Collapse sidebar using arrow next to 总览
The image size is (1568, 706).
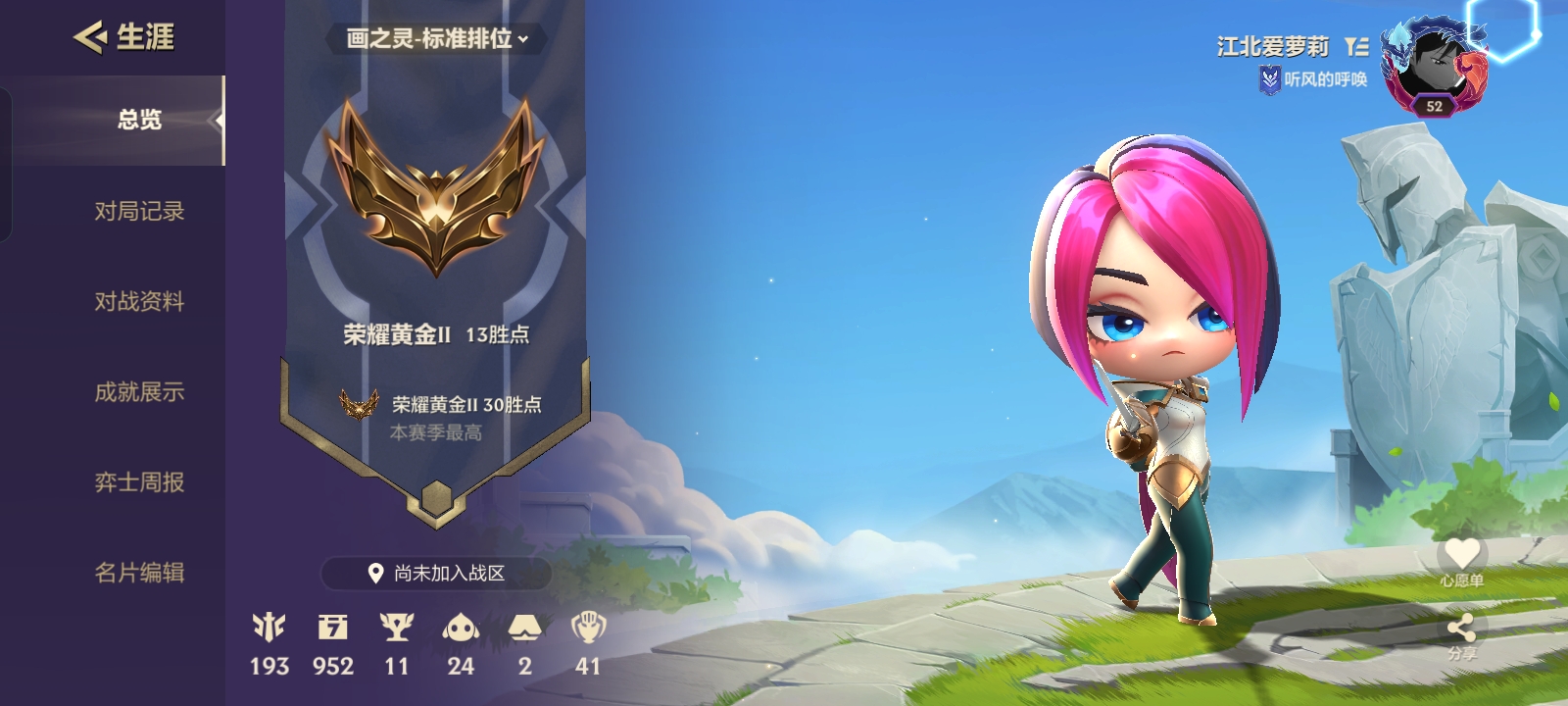click(219, 122)
